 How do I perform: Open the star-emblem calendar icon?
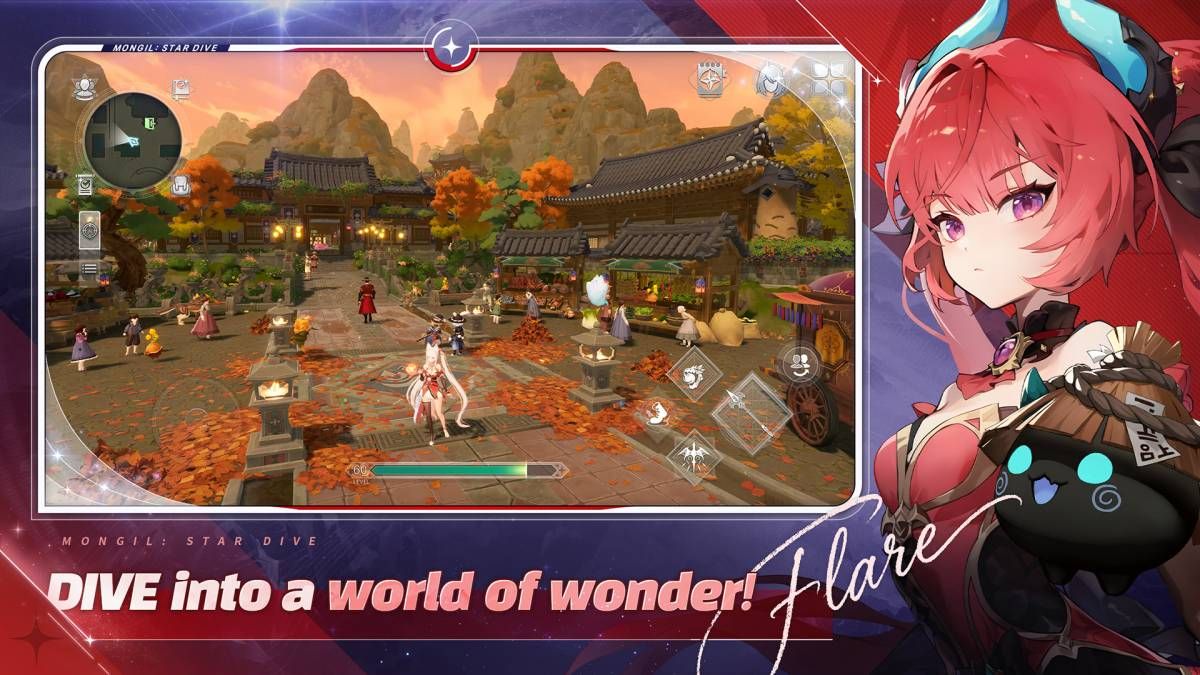[712, 80]
